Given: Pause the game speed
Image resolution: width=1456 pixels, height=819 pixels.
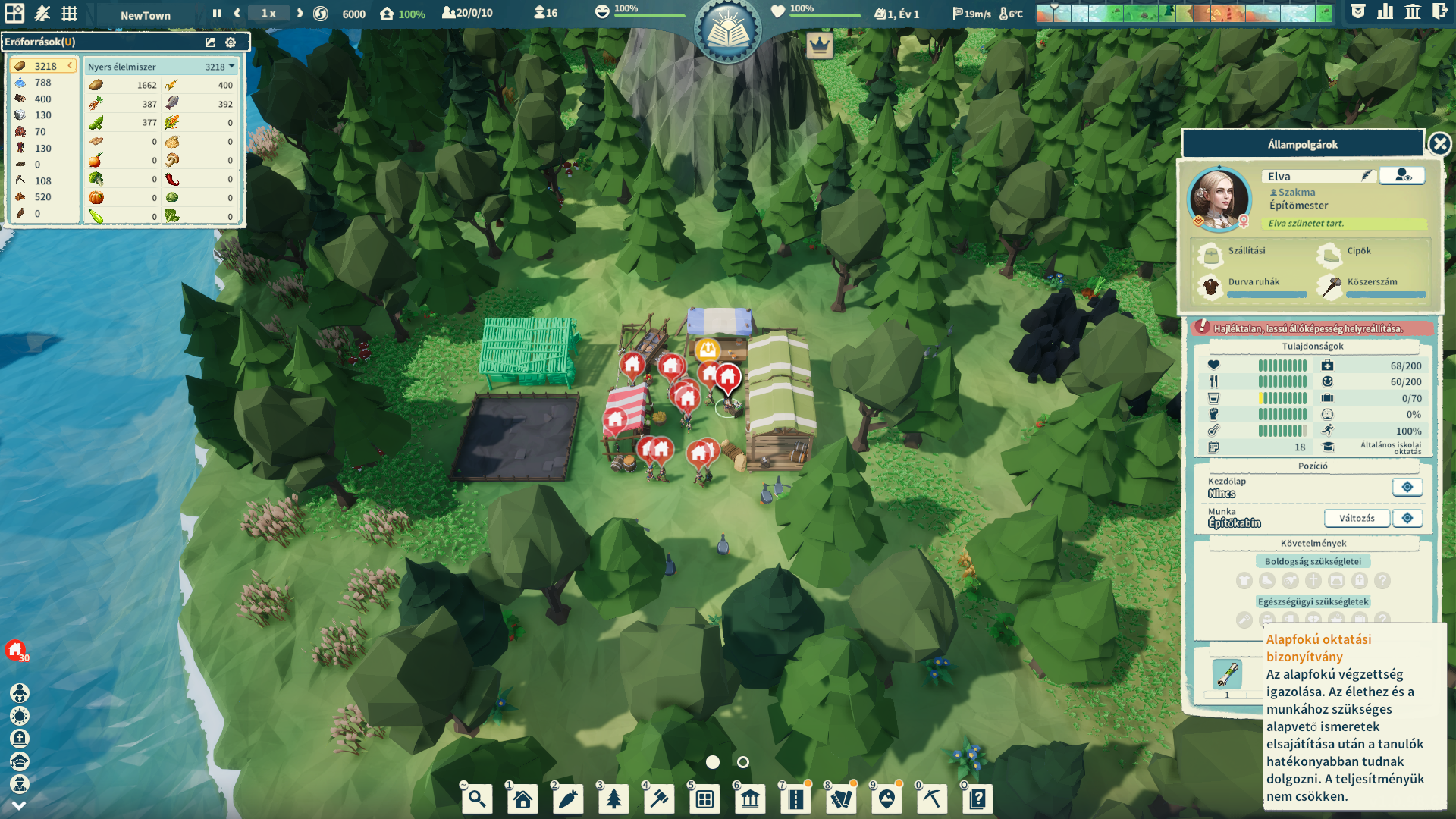Looking at the screenshot, I should (217, 14).
